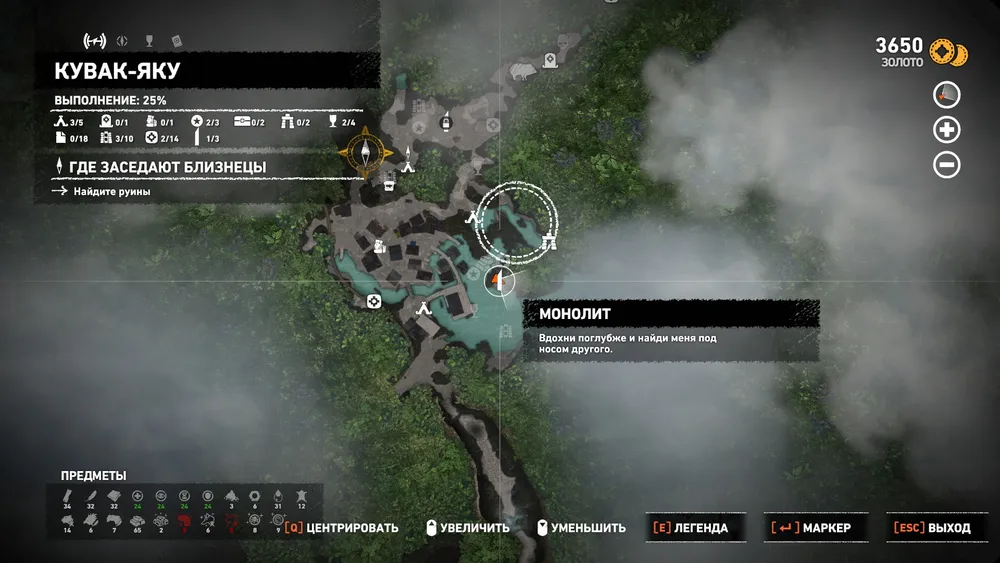Zoom out with the minus button
The width and height of the screenshot is (1000, 563).
946,164
